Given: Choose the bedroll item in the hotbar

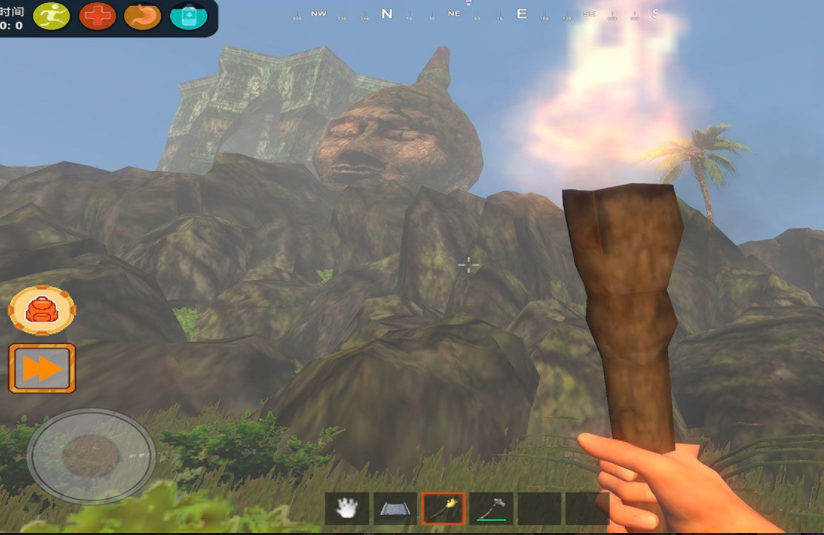Looking at the screenshot, I should (x=395, y=509).
